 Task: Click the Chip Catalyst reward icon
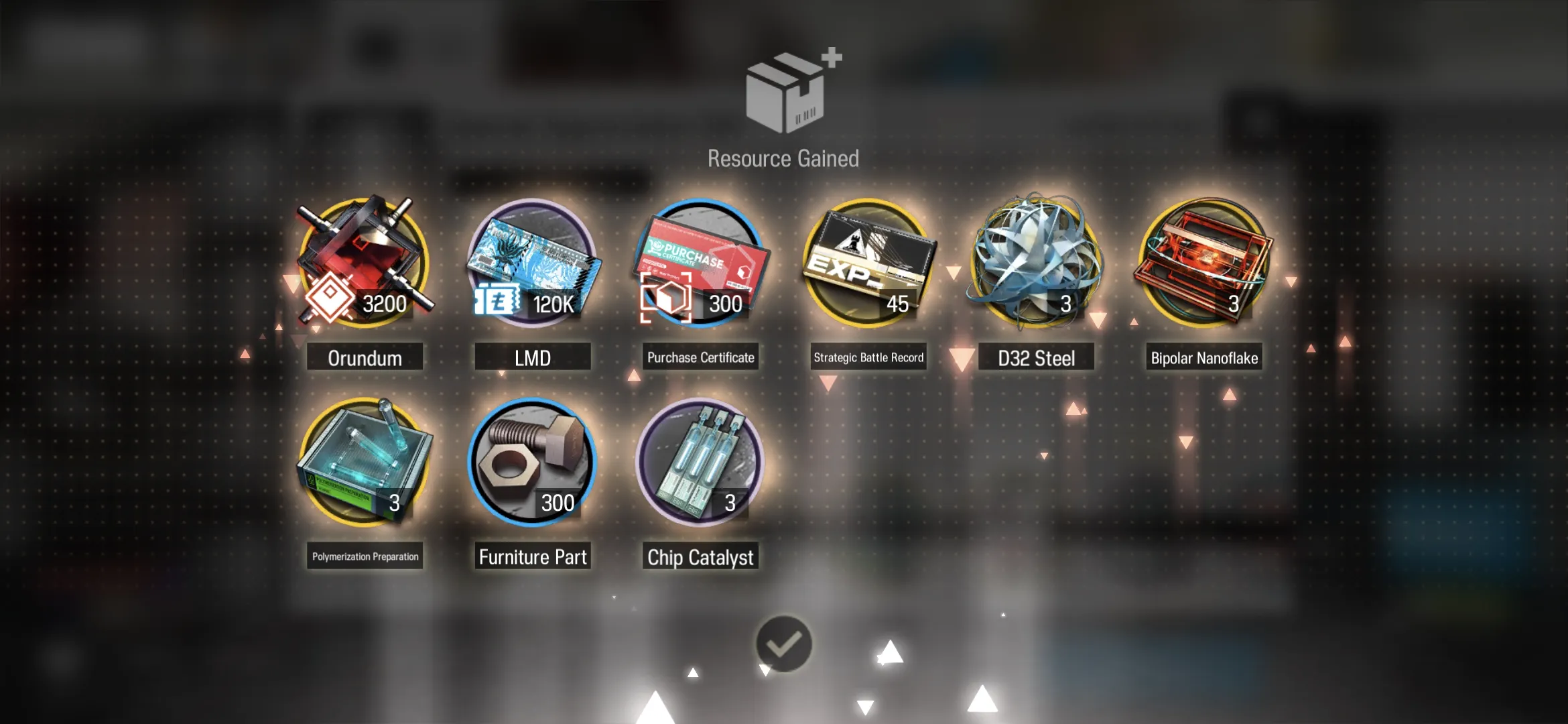click(x=700, y=463)
